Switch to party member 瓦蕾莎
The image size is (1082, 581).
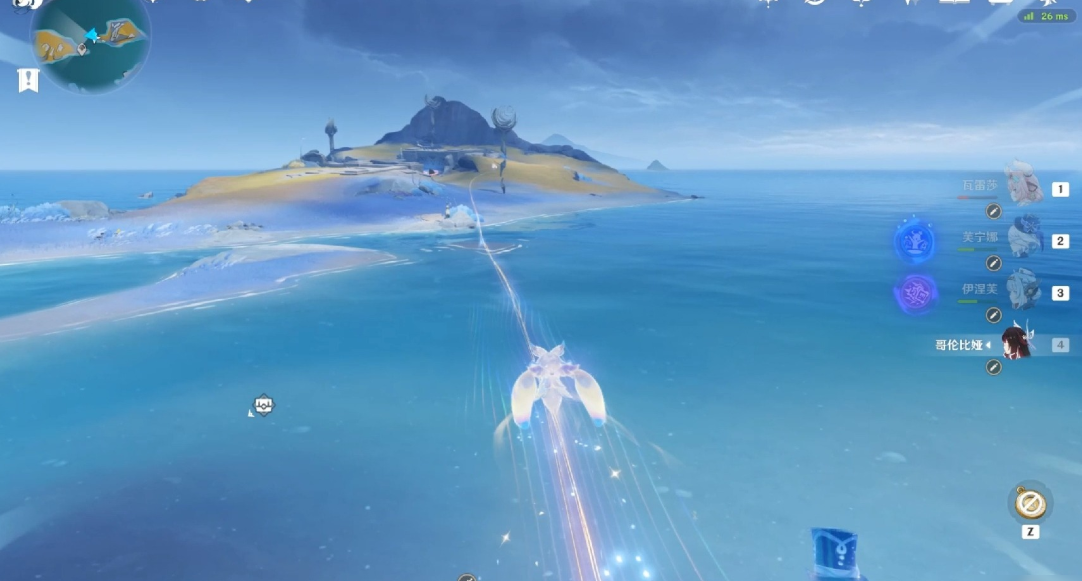point(1022,187)
